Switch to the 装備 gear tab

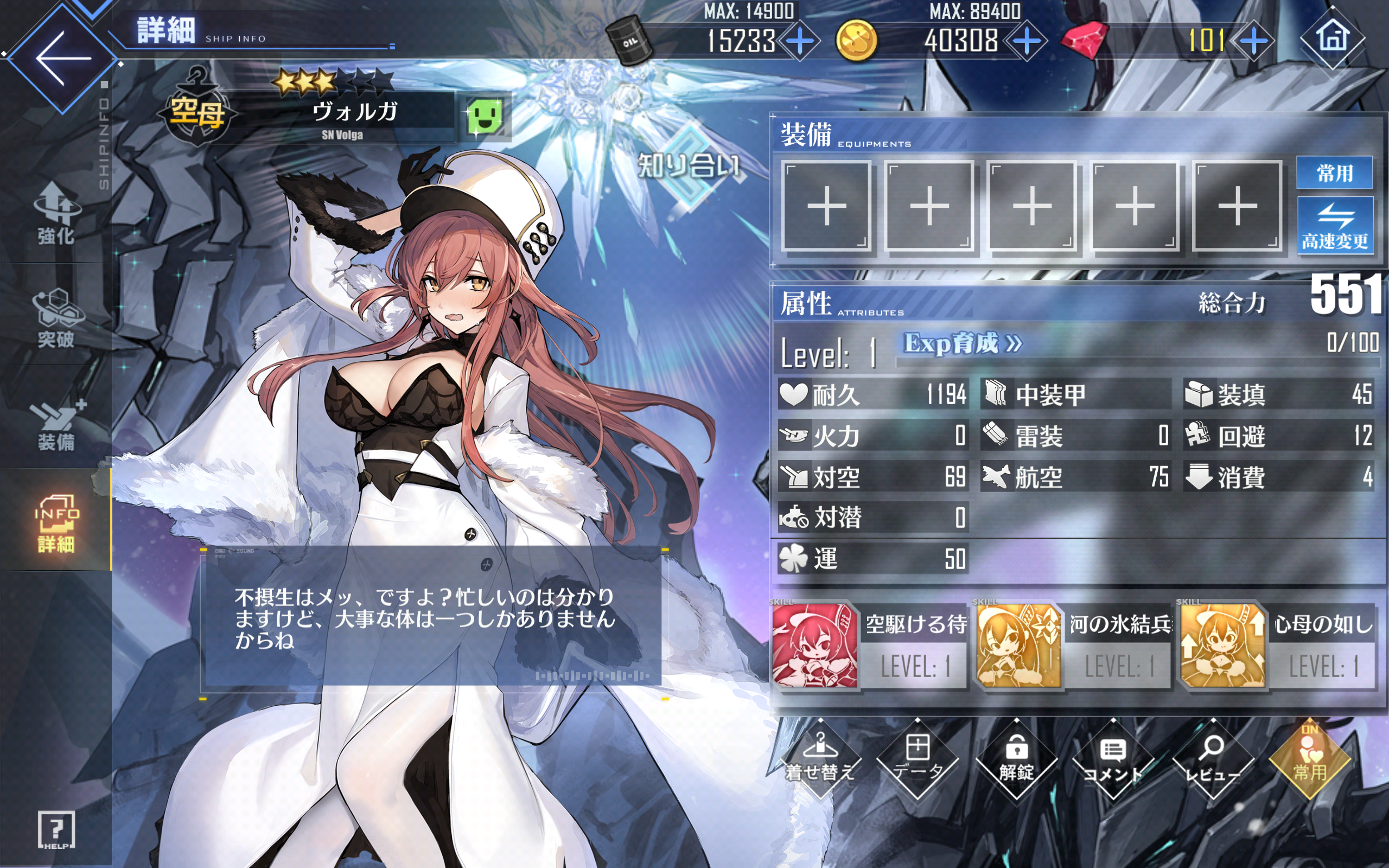56,425
